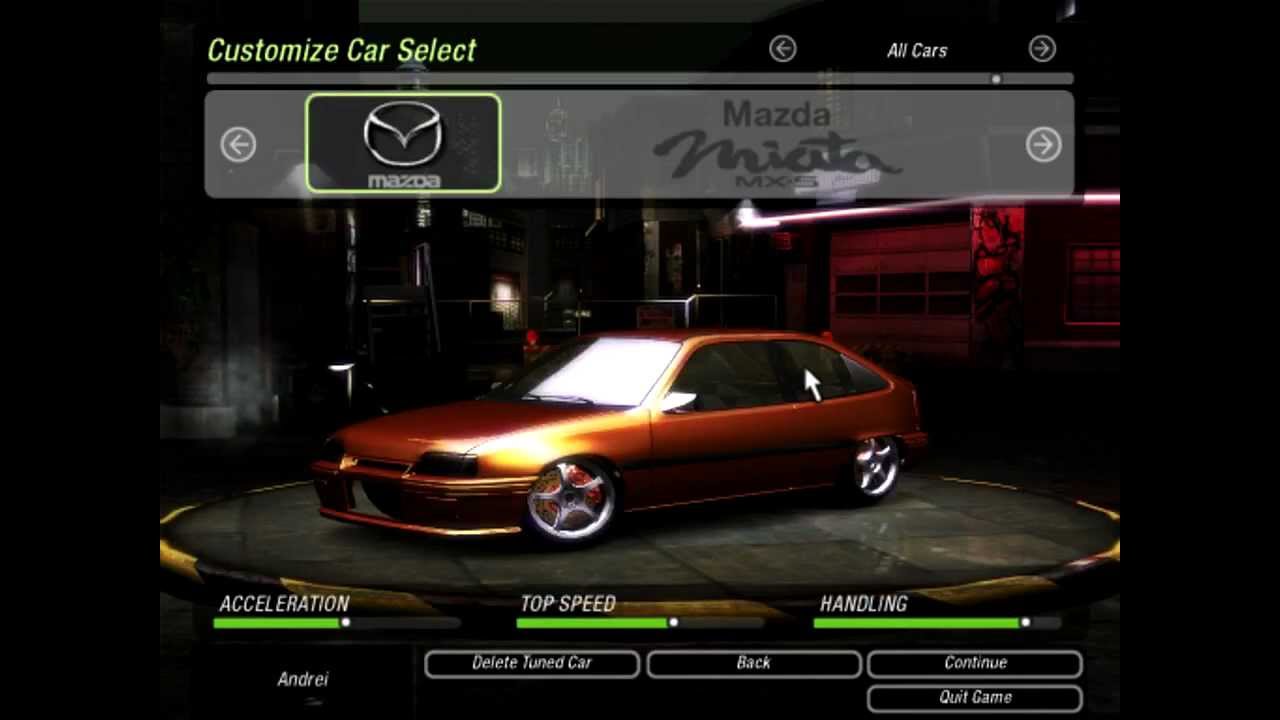Viewport: 1280px width, 720px height.
Task: Switch to previous All Cars category
Action: tap(782, 49)
